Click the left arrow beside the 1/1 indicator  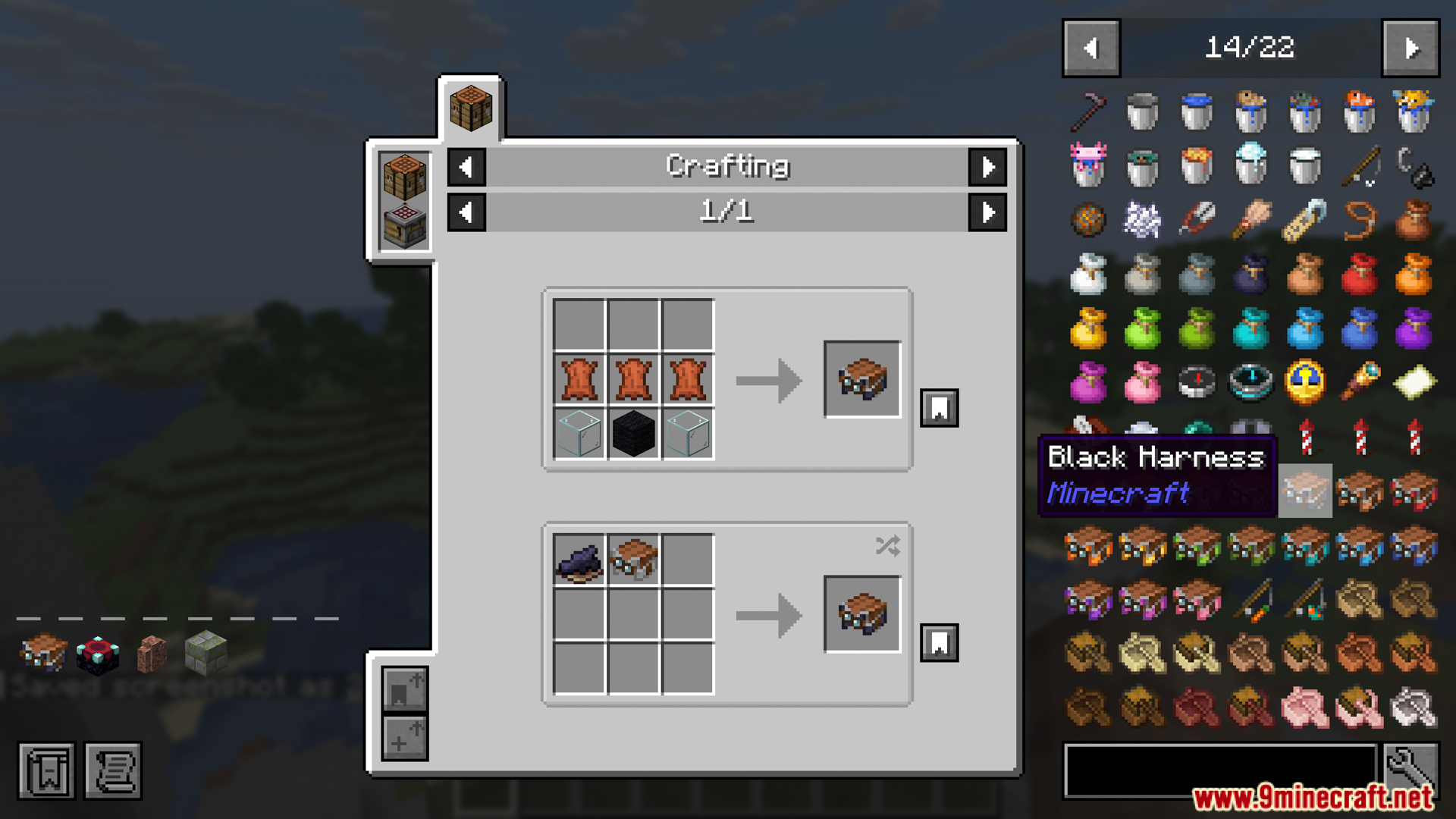click(x=466, y=212)
